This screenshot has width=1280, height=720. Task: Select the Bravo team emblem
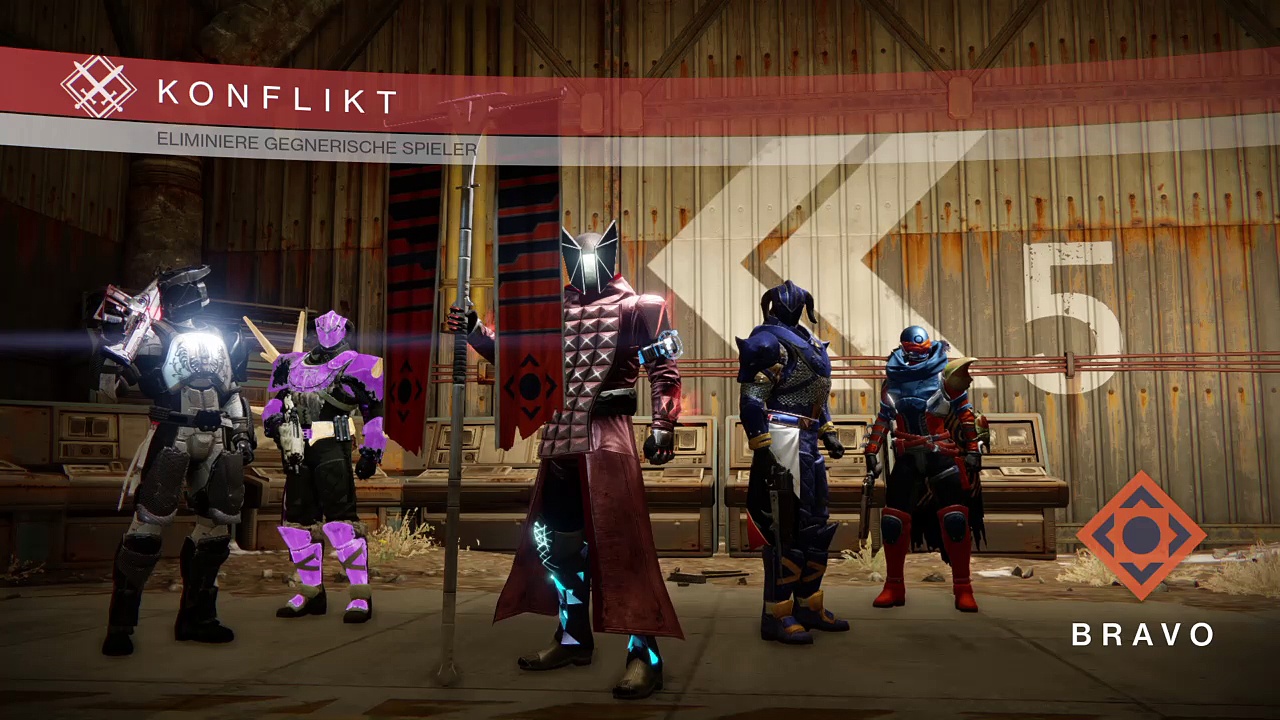pyautogui.click(x=1141, y=536)
